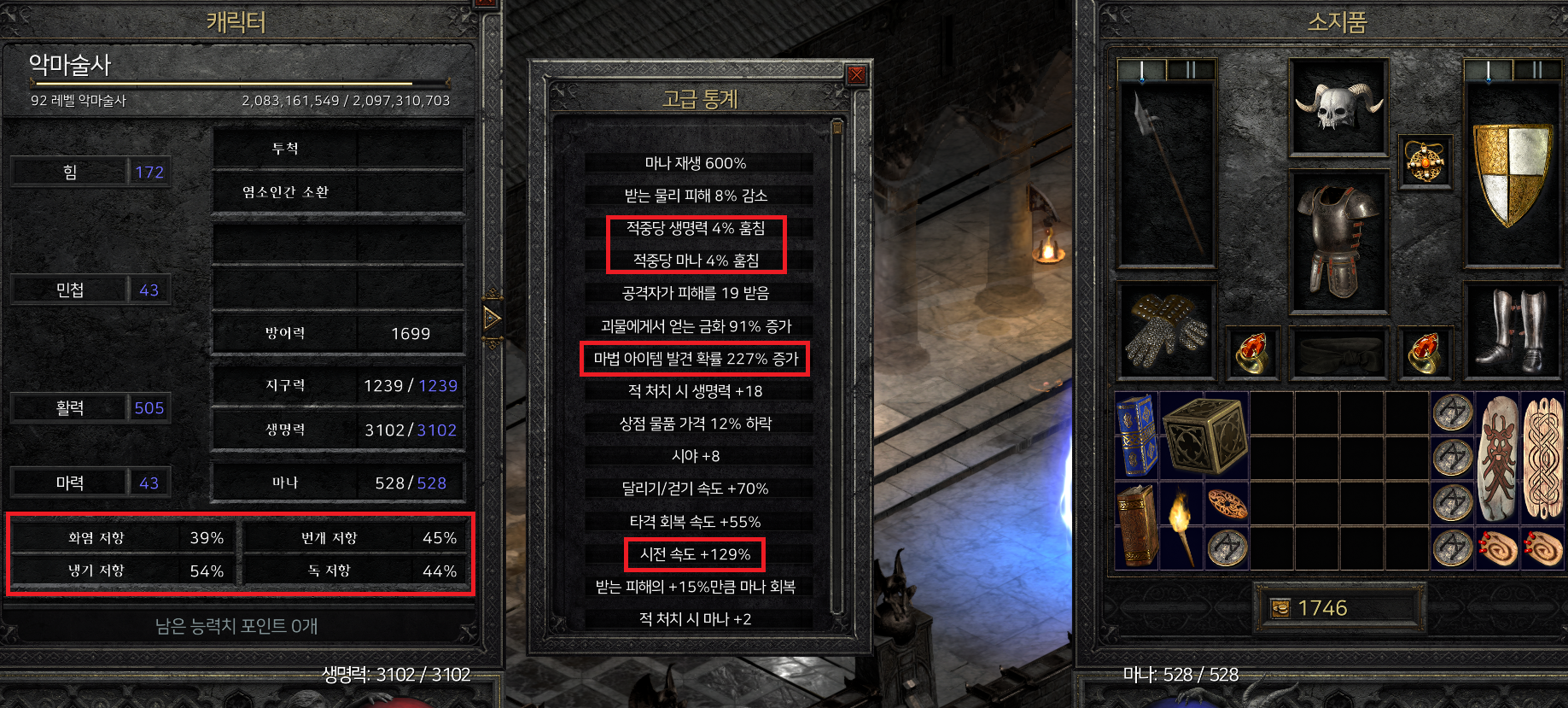1568x708 pixels.
Task: Click the gold coin button beside 1746
Action: tap(1280, 608)
